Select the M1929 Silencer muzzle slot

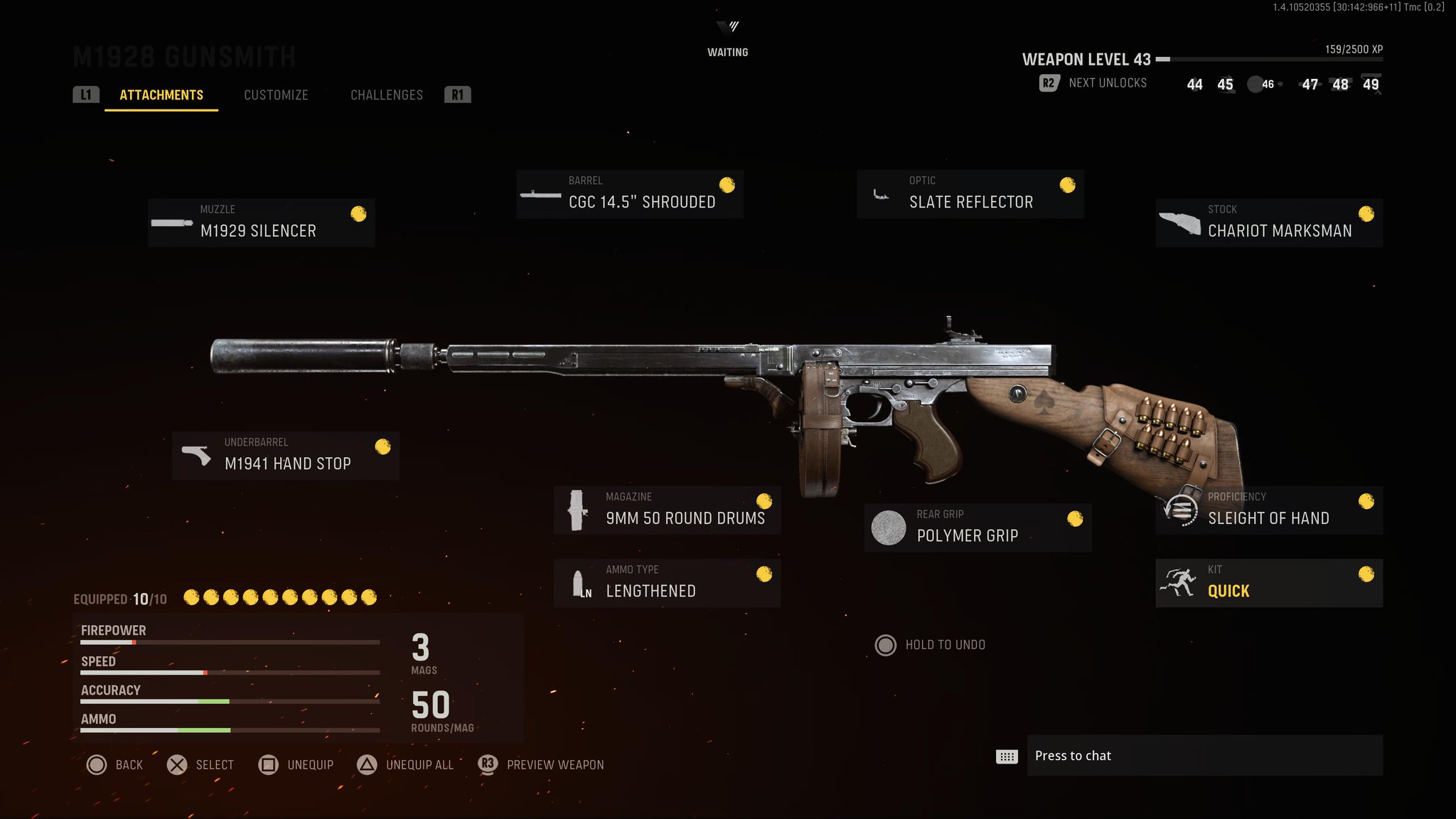(261, 223)
